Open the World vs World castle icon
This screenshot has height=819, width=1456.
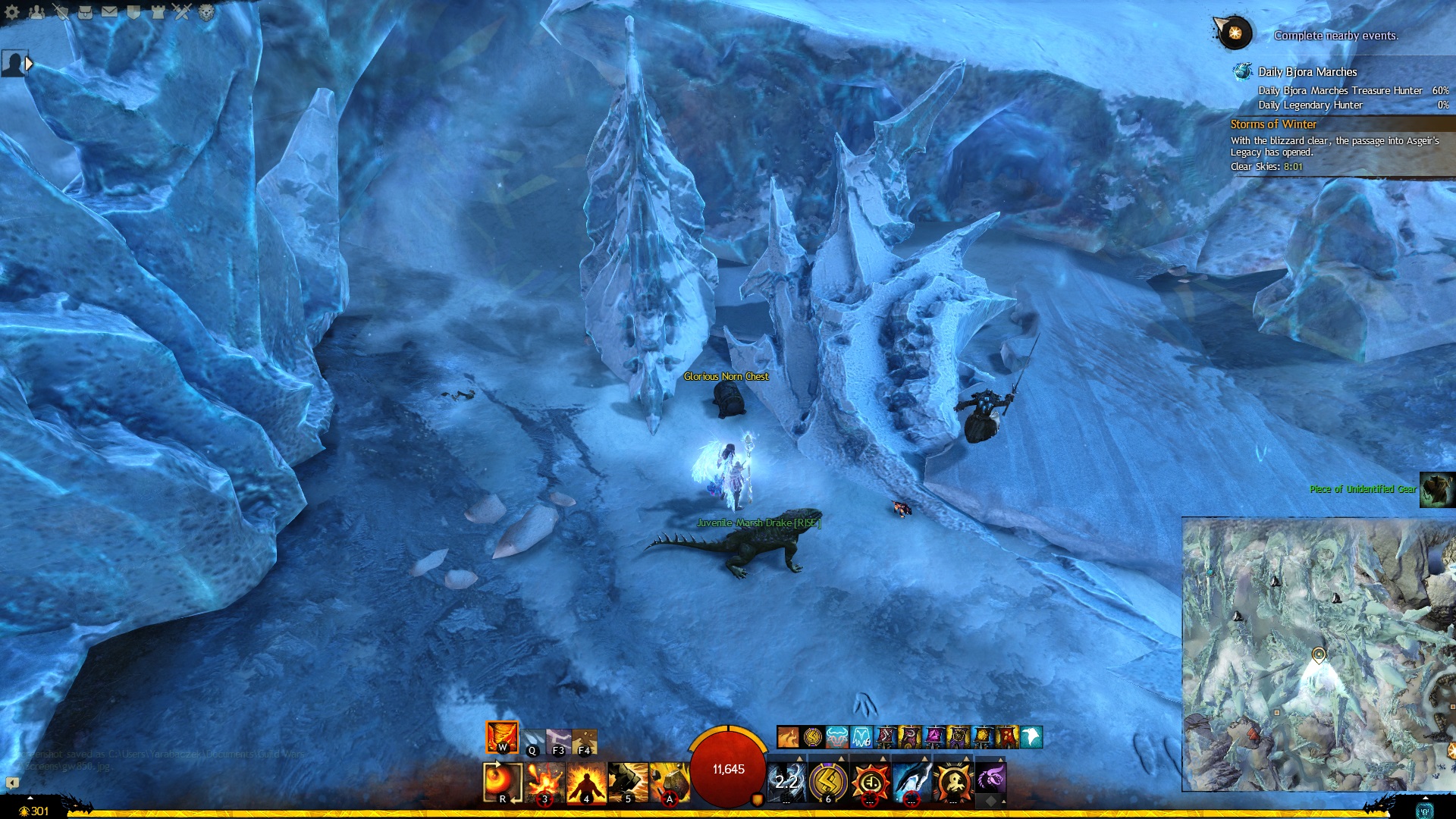tap(158, 11)
